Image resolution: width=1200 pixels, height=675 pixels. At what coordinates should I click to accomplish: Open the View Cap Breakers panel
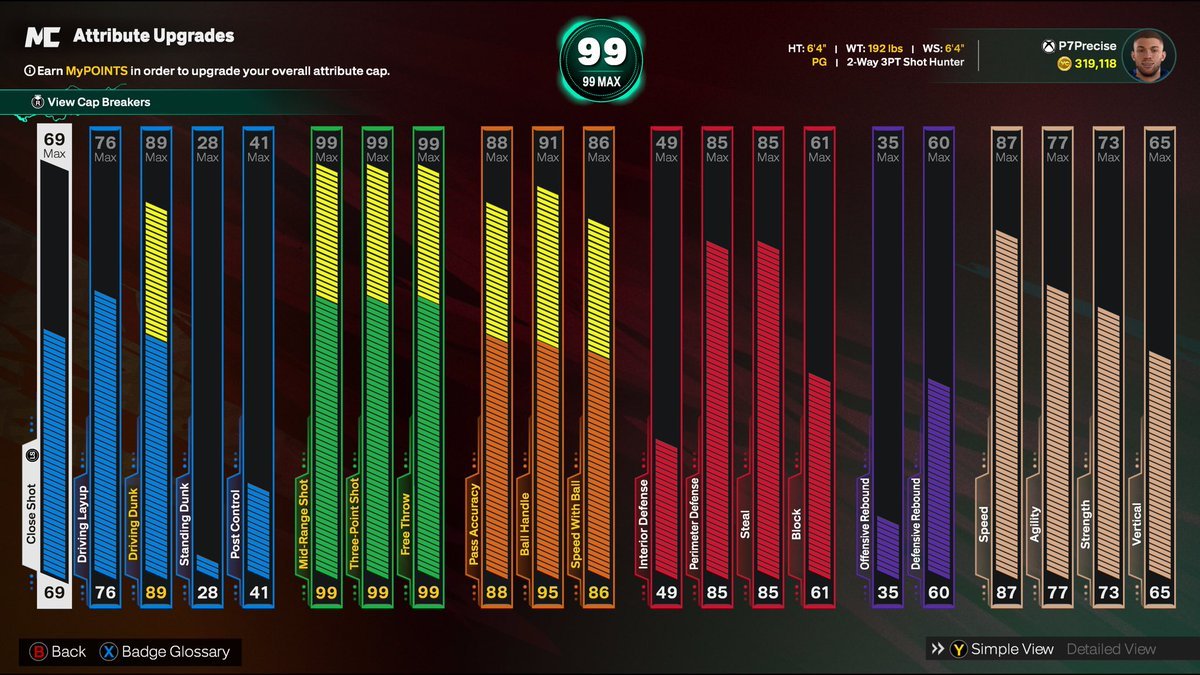[x=98, y=102]
